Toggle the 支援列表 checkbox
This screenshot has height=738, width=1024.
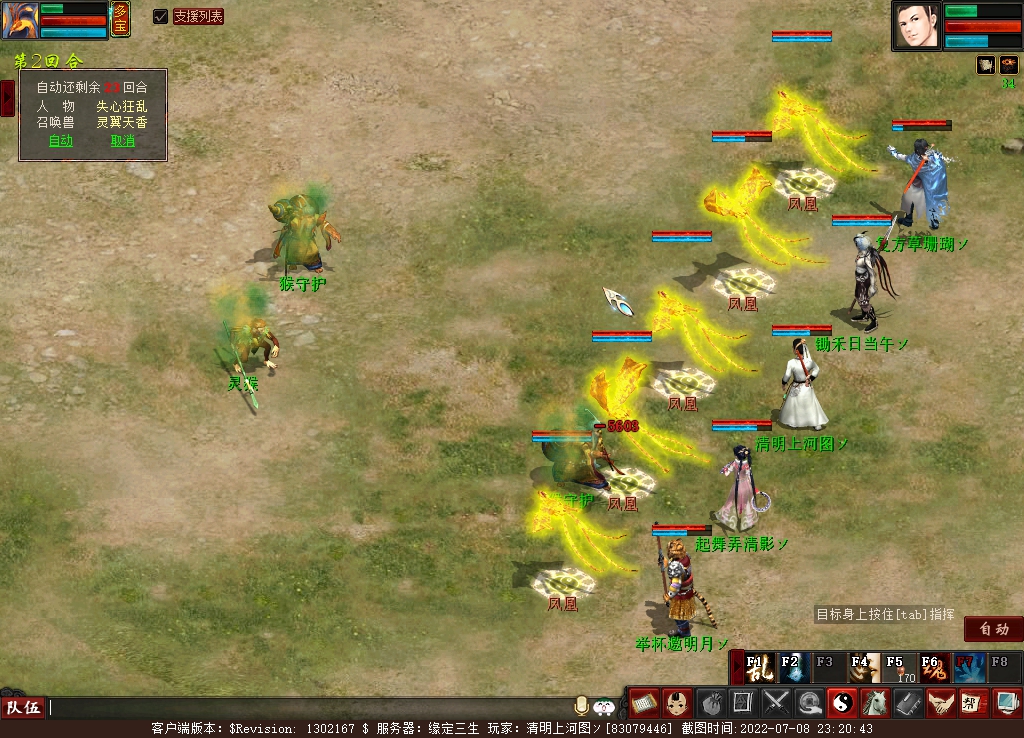click(x=160, y=16)
